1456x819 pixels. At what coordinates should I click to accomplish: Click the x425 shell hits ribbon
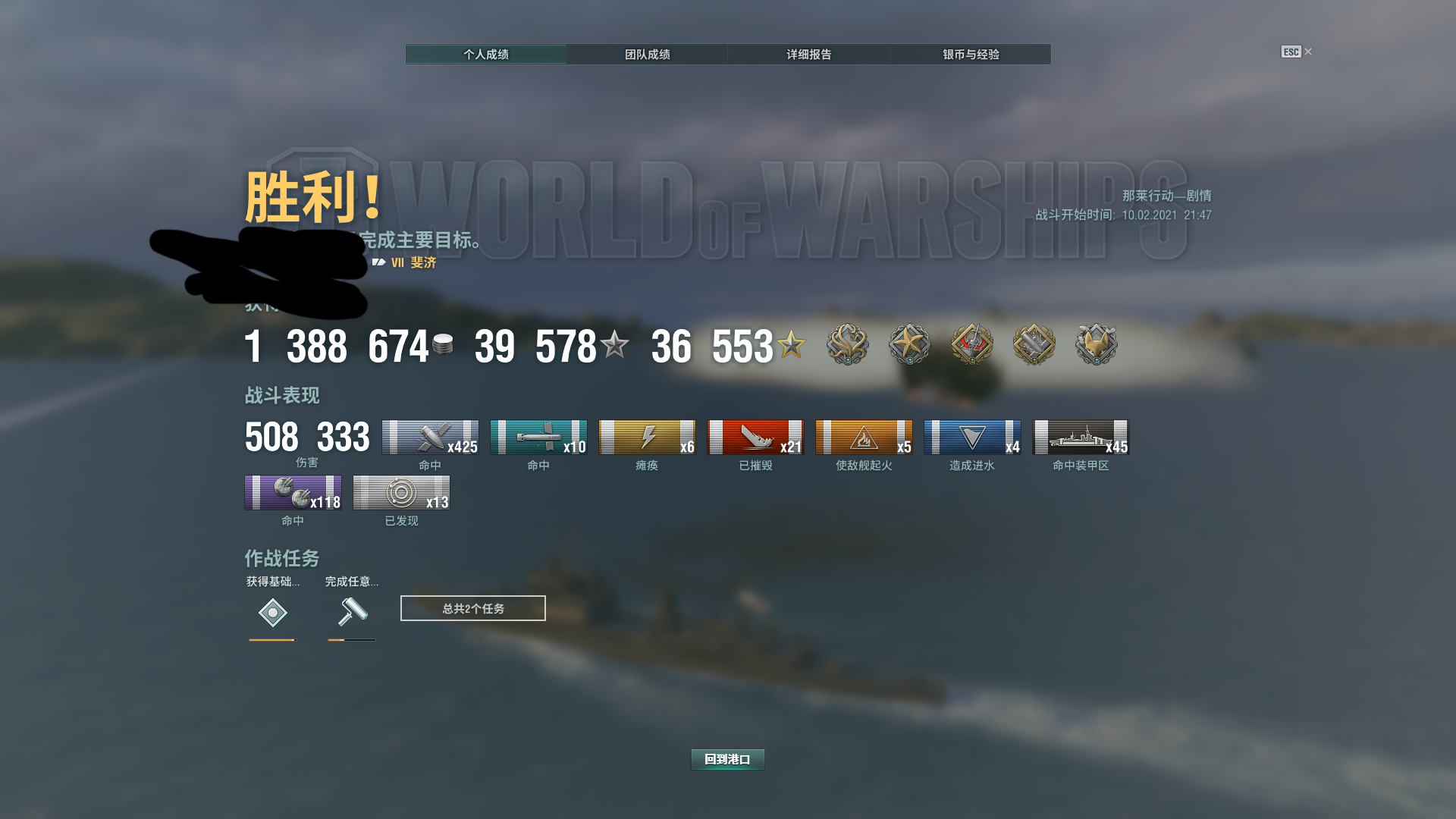click(430, 438)
